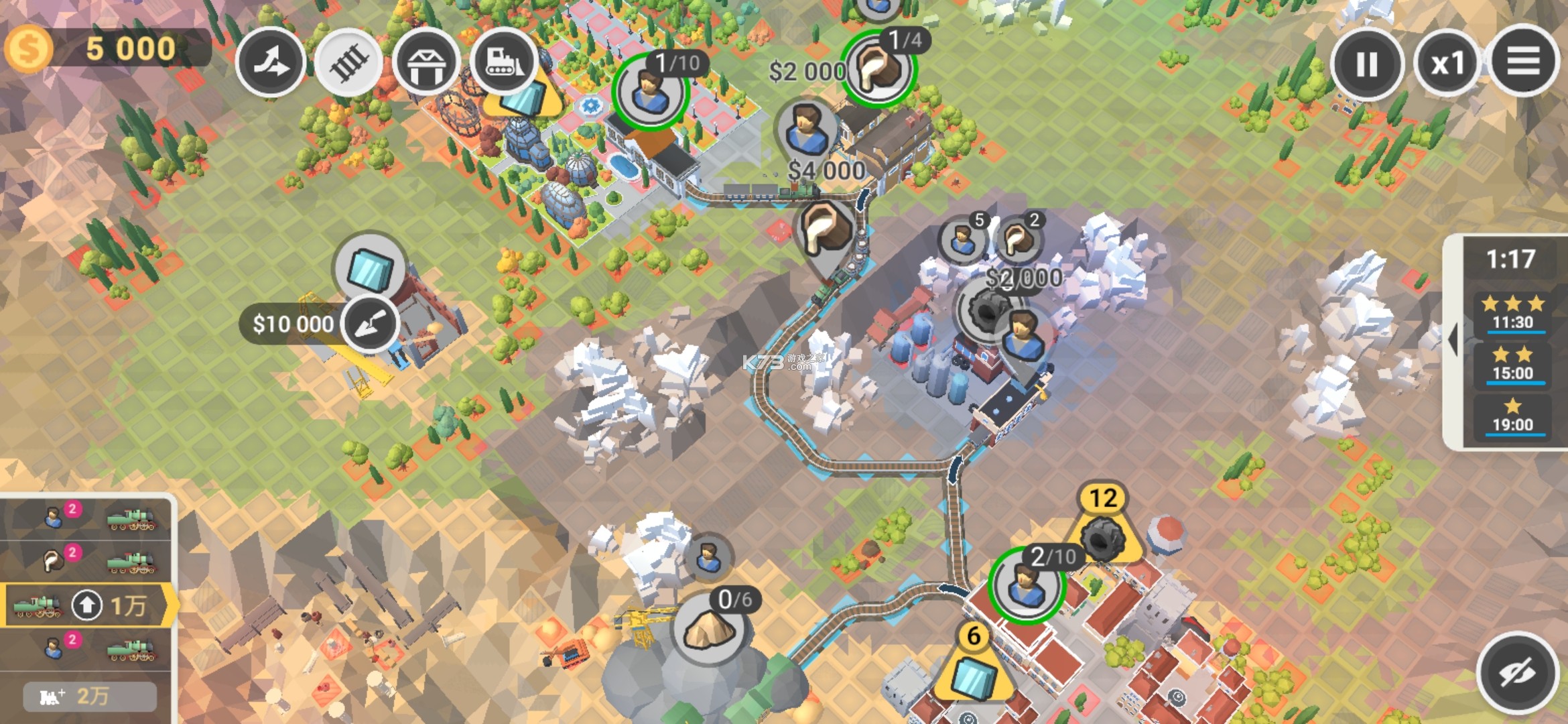Viewport: 1568px width, 724px height.
Task: Select the track switch direction tool
Action: (271, 63)
